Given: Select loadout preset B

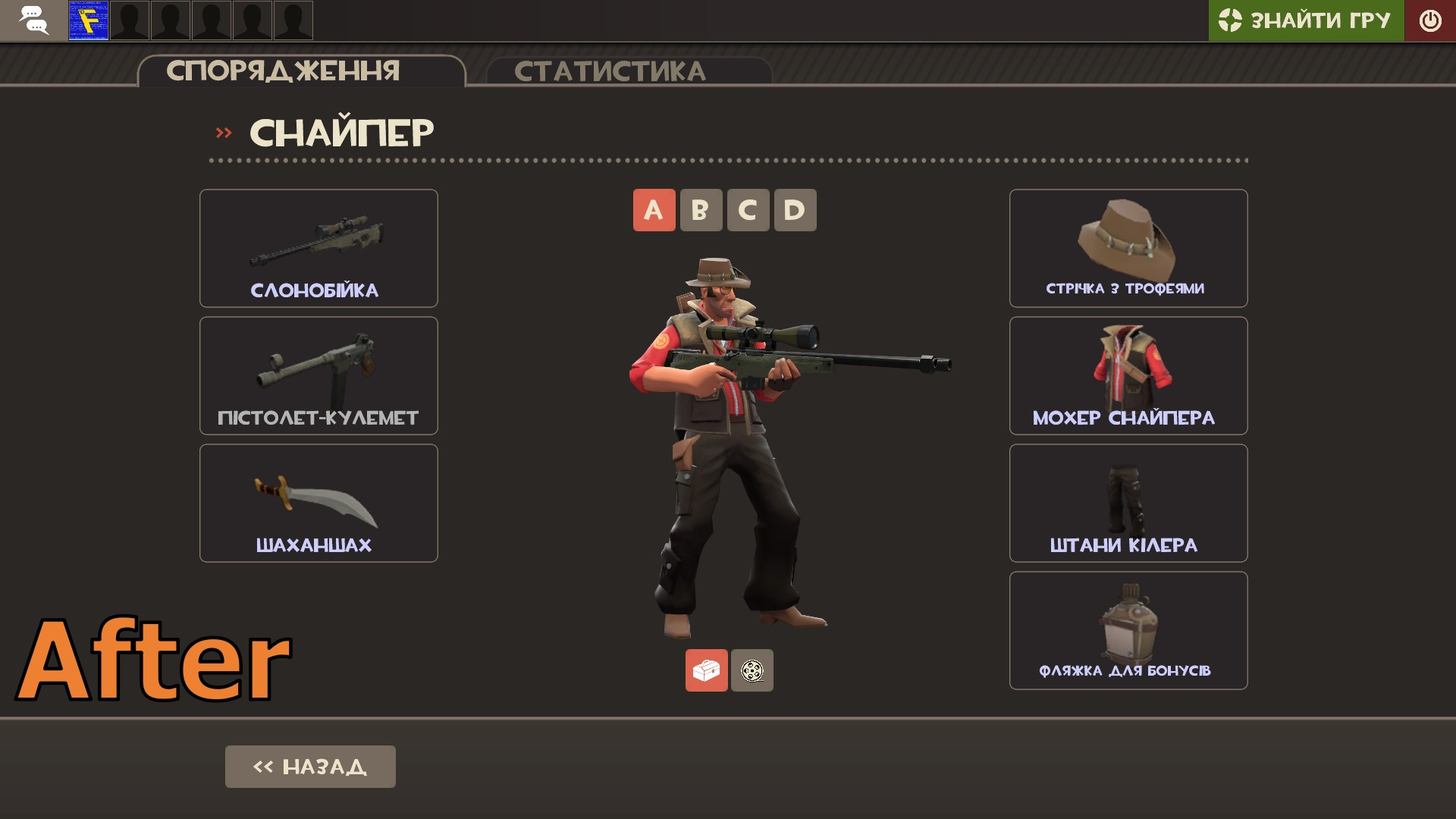Looking at the screenshot, I should 701,210.
